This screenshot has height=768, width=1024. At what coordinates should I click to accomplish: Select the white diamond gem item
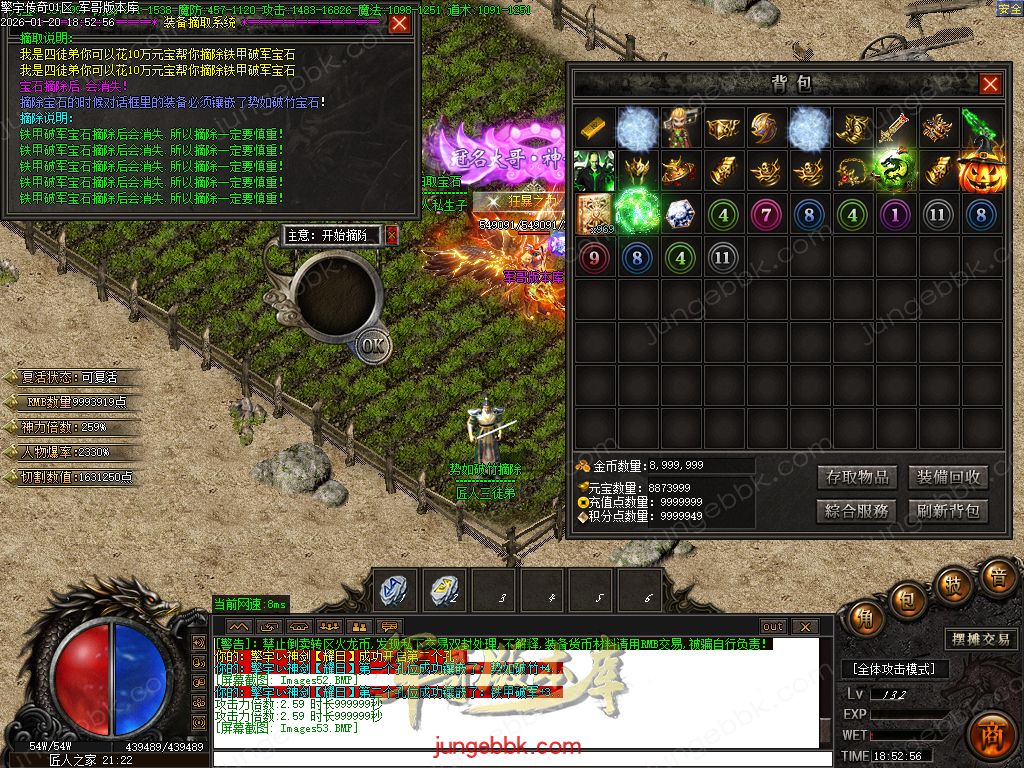[x=681, y=215]
